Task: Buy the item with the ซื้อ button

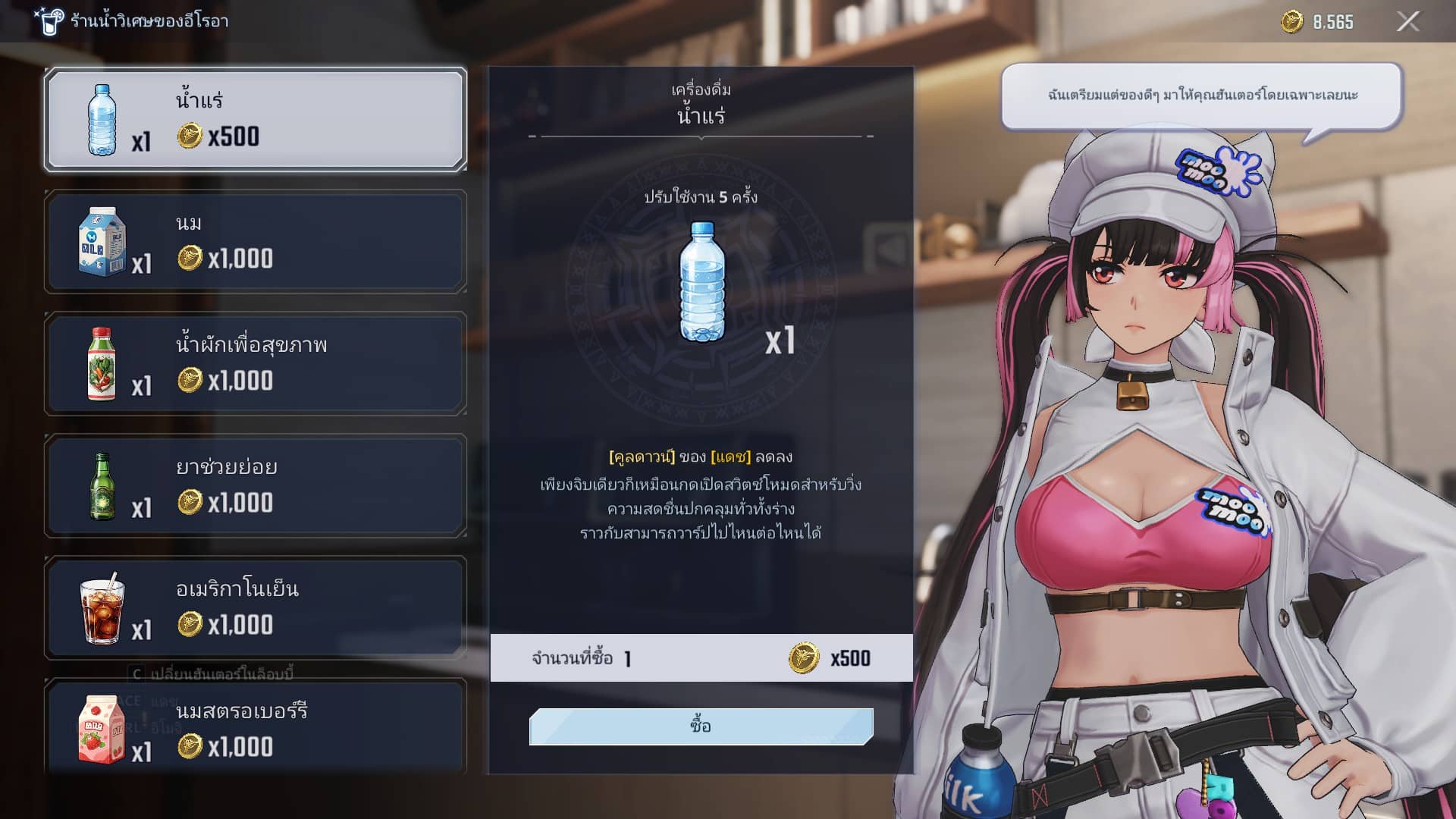Action: pos(701,726)
